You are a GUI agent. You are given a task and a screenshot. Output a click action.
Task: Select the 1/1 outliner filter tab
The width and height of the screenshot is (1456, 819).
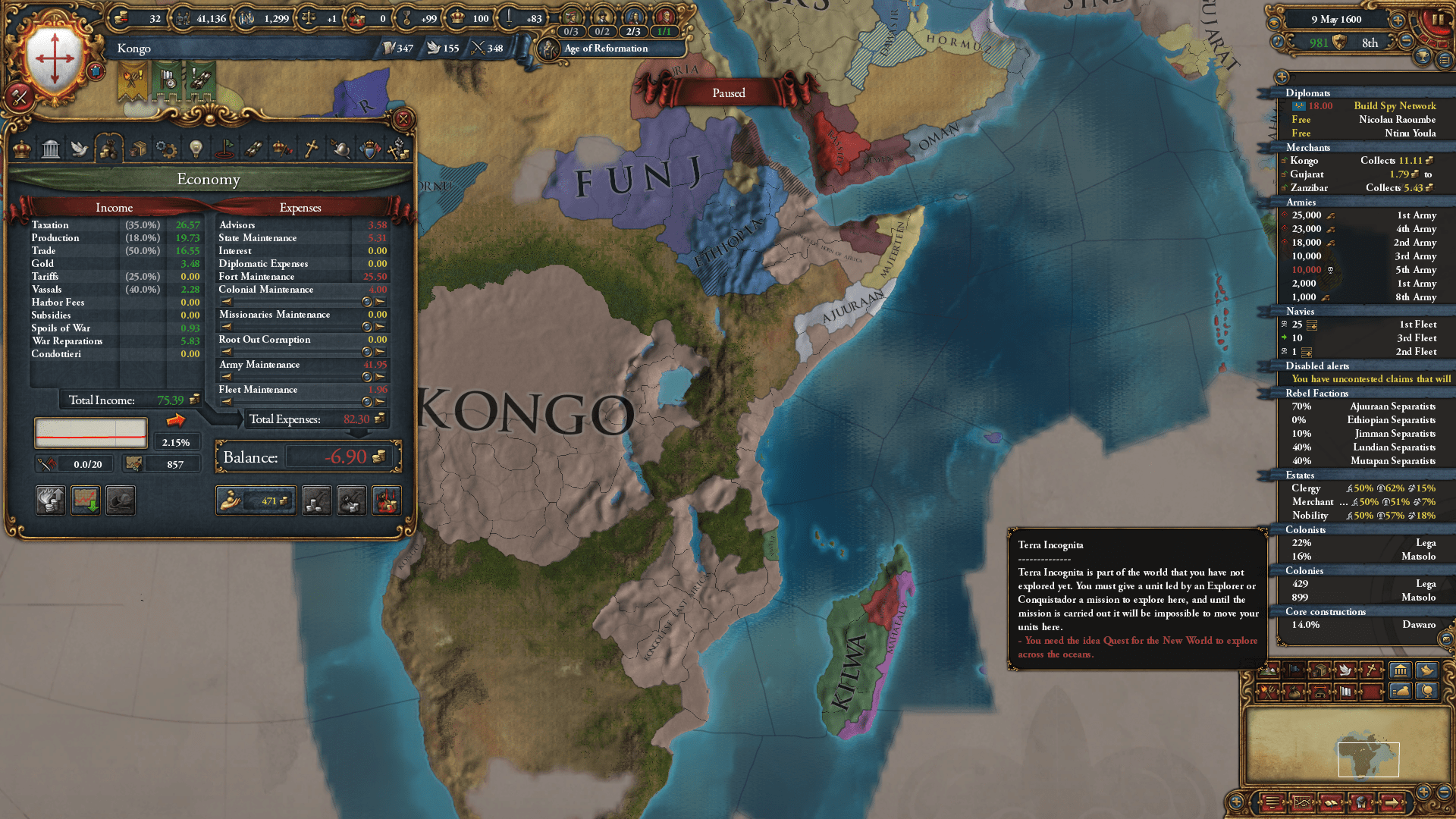click(663, 31)
